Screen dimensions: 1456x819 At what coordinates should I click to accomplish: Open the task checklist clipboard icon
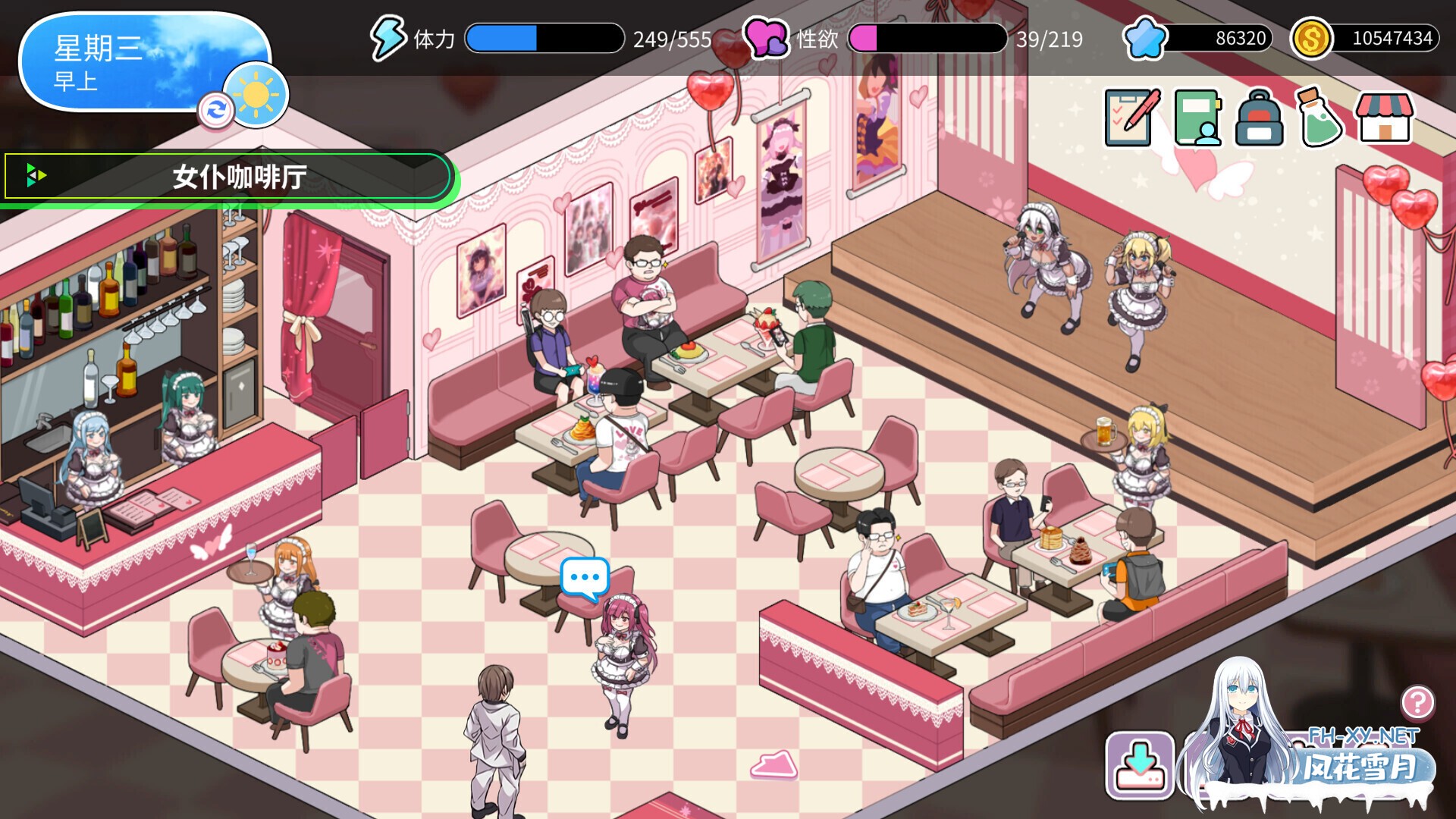tap(1131, 118)
